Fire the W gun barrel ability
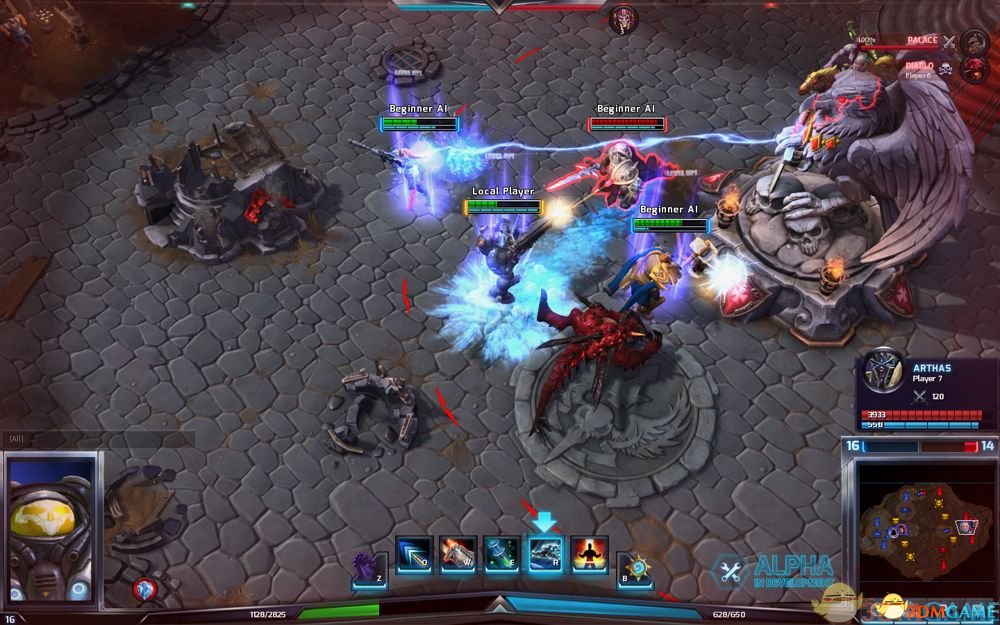Screen dimensions: 1000x625 tap(457, 555)
